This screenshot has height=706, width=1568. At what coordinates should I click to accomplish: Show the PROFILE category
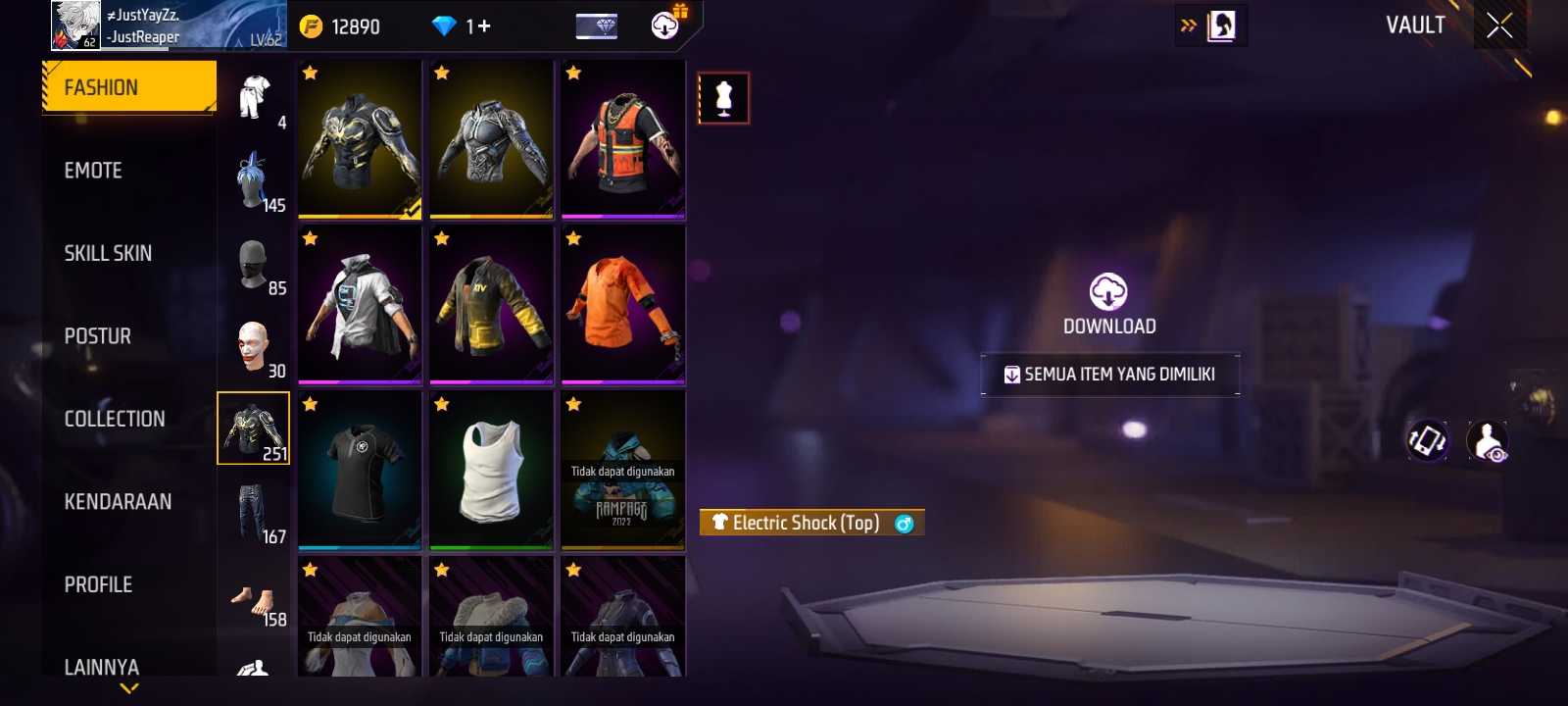coord(98,584)
